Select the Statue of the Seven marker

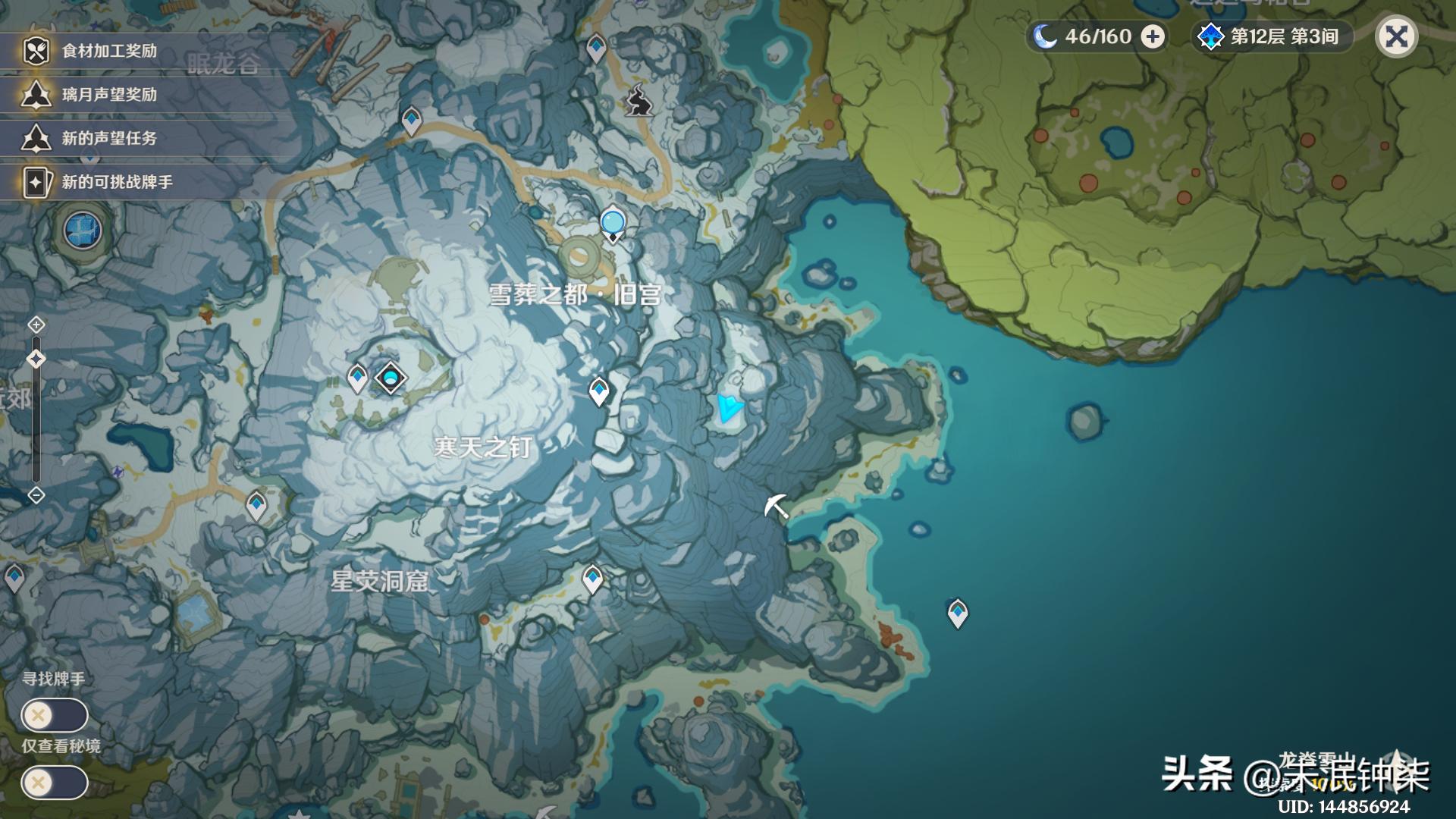(391, 378)
